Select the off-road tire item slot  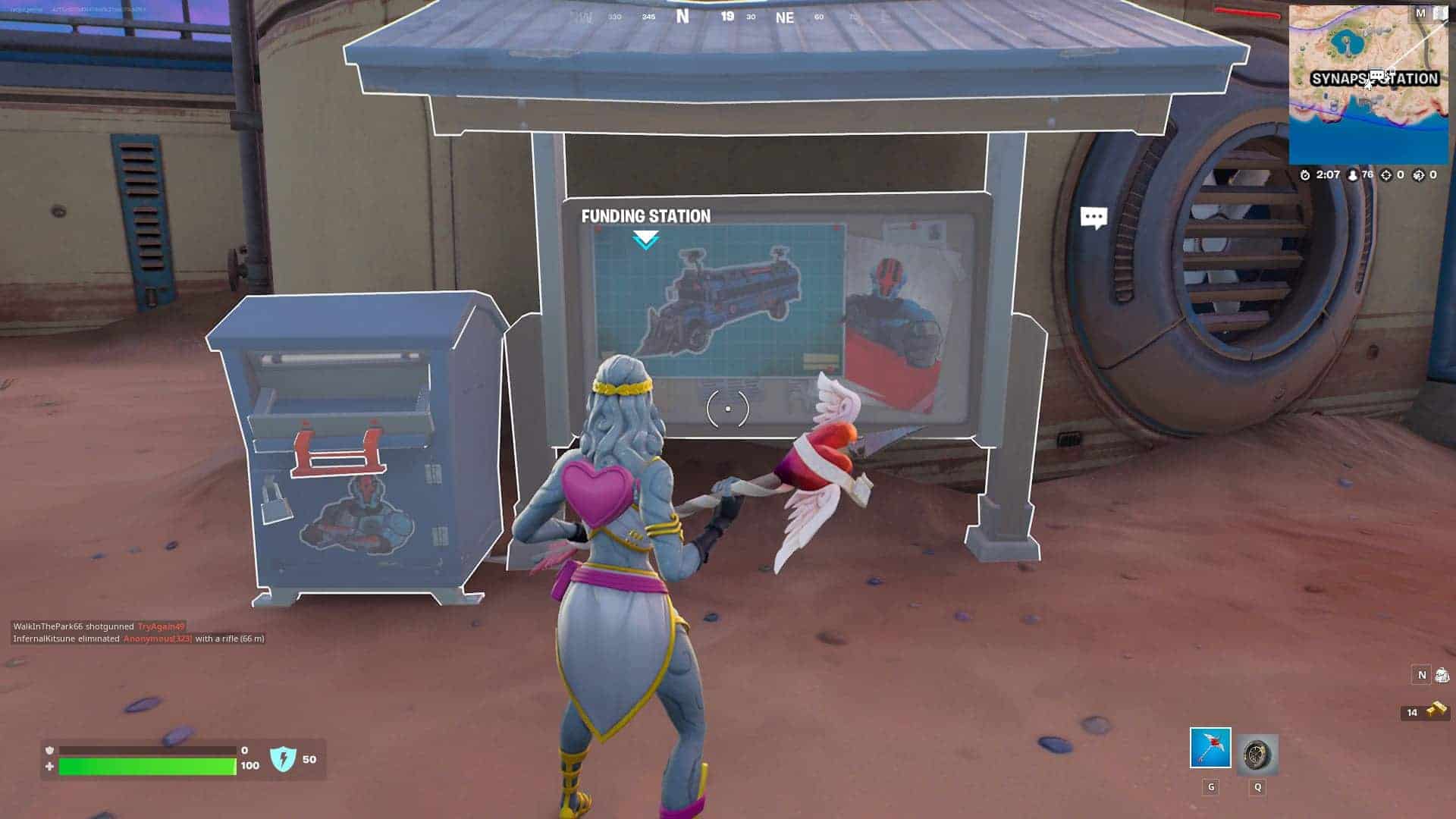[1257, 755]
